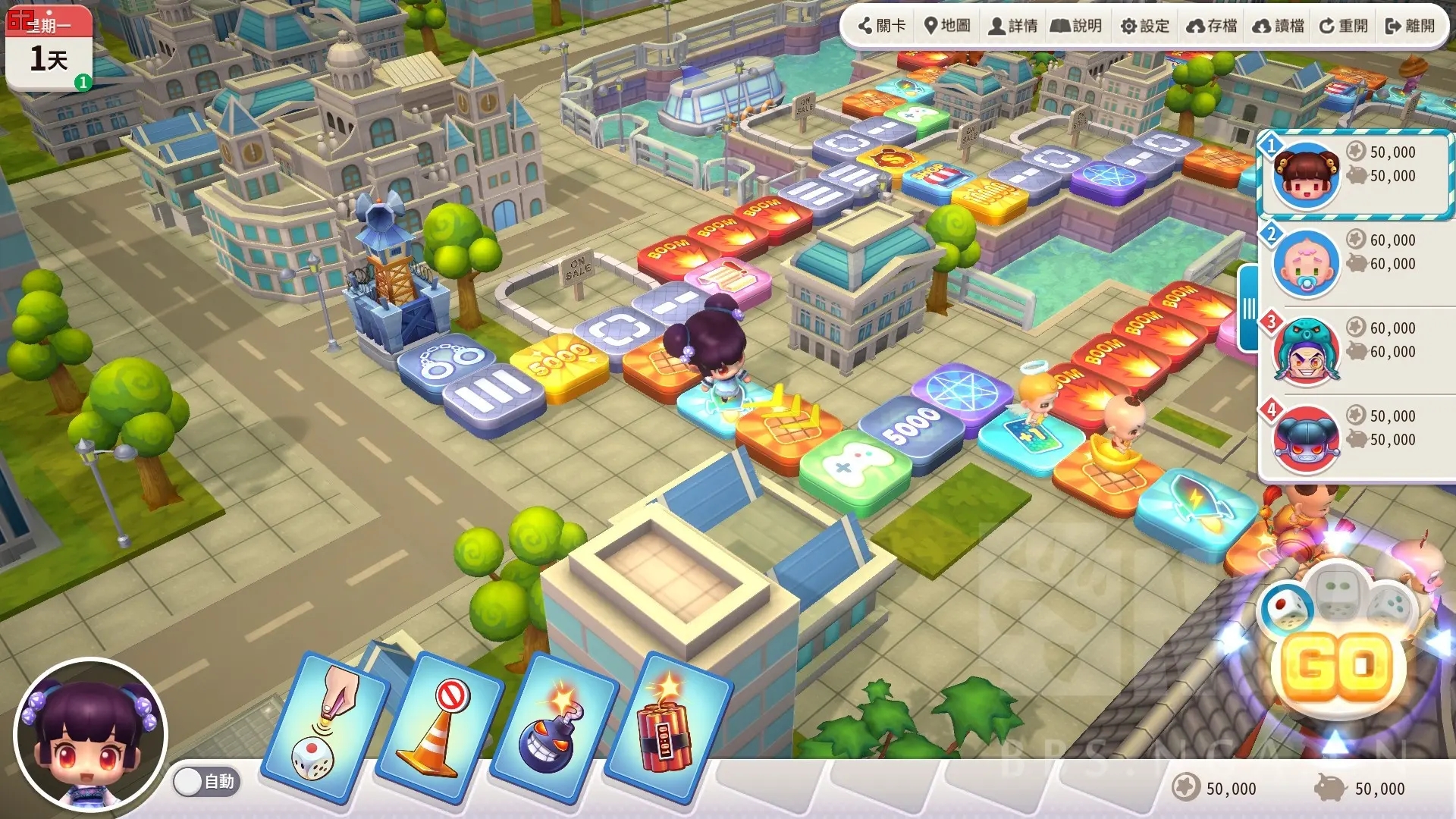This screenshot has height=819, width=1456.
Task: Open the 地圖 map view
Action: click(x=947, y=26)
